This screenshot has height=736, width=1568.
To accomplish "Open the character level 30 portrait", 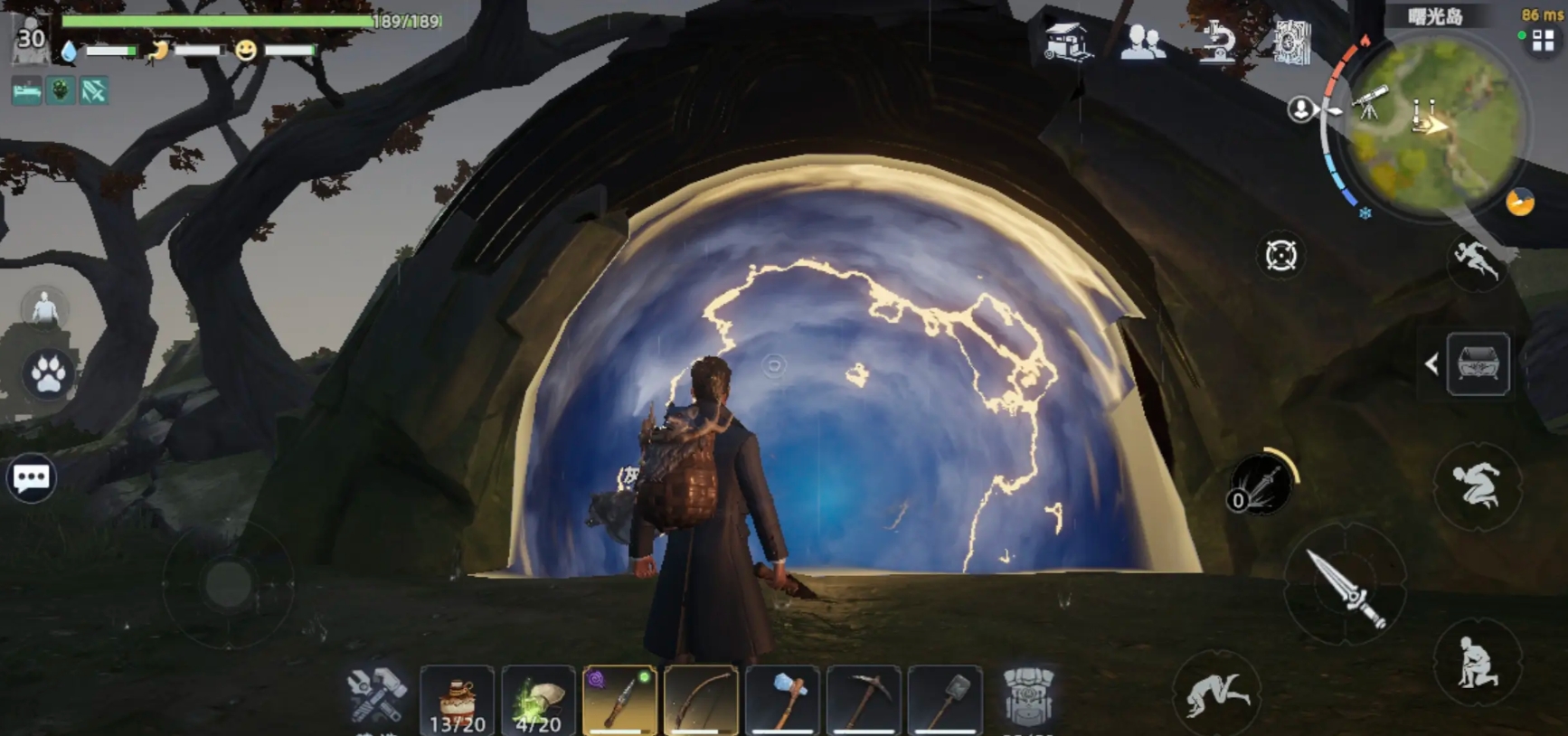I will click(30, 39).
